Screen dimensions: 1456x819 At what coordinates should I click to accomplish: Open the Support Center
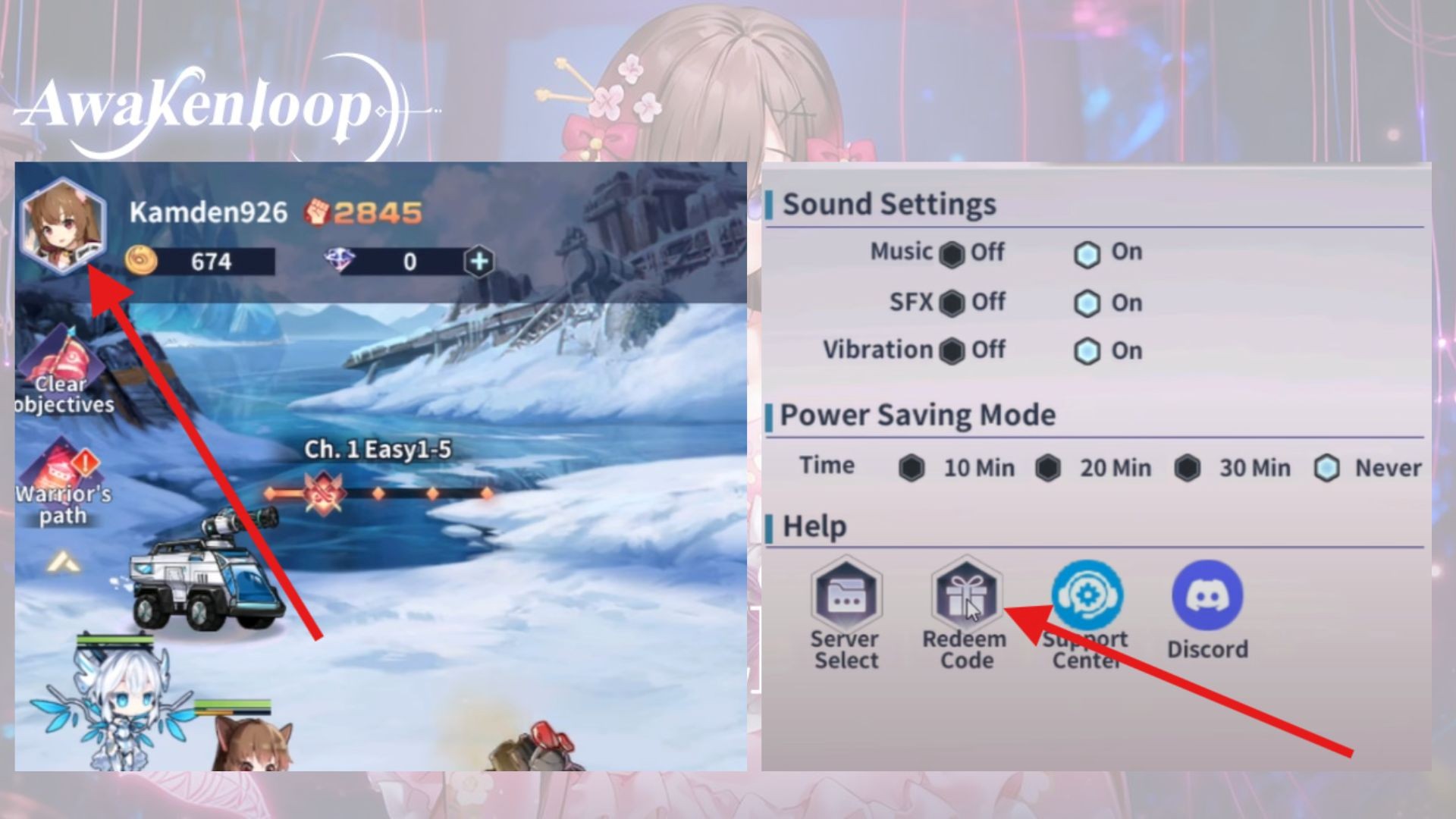pos(1087,597)
